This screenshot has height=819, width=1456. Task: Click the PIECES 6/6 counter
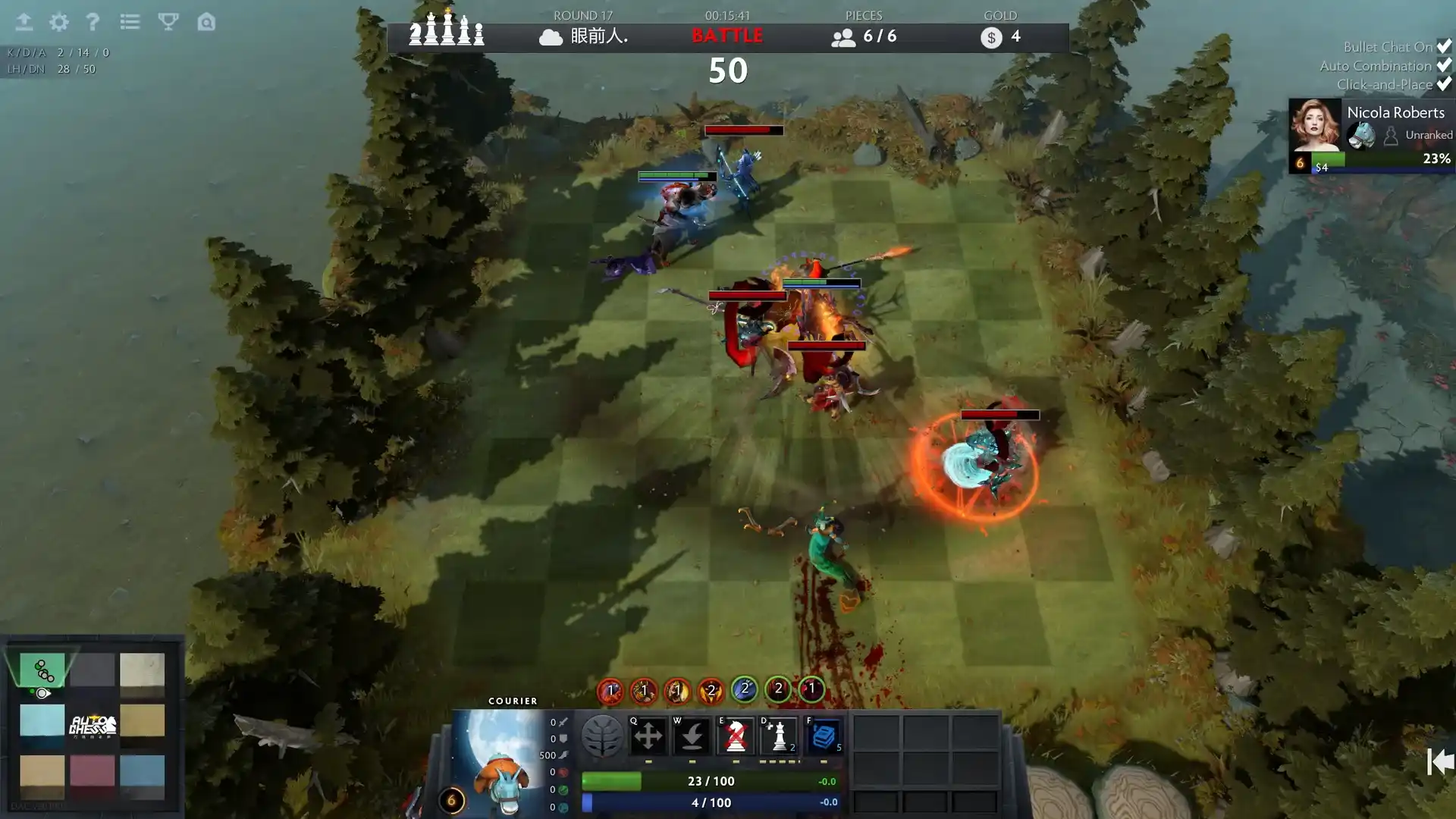pos(864,36)
